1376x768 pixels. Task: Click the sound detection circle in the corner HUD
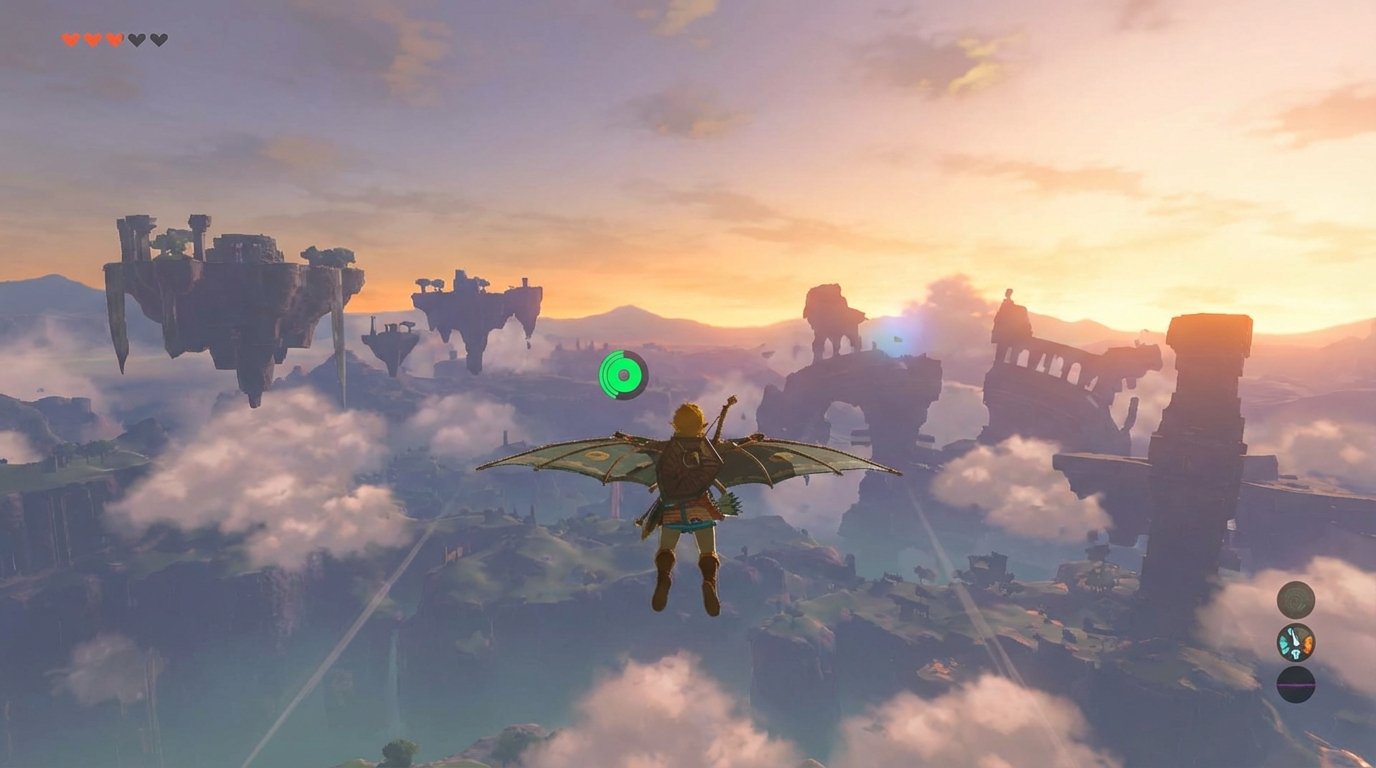point(1295,600)
